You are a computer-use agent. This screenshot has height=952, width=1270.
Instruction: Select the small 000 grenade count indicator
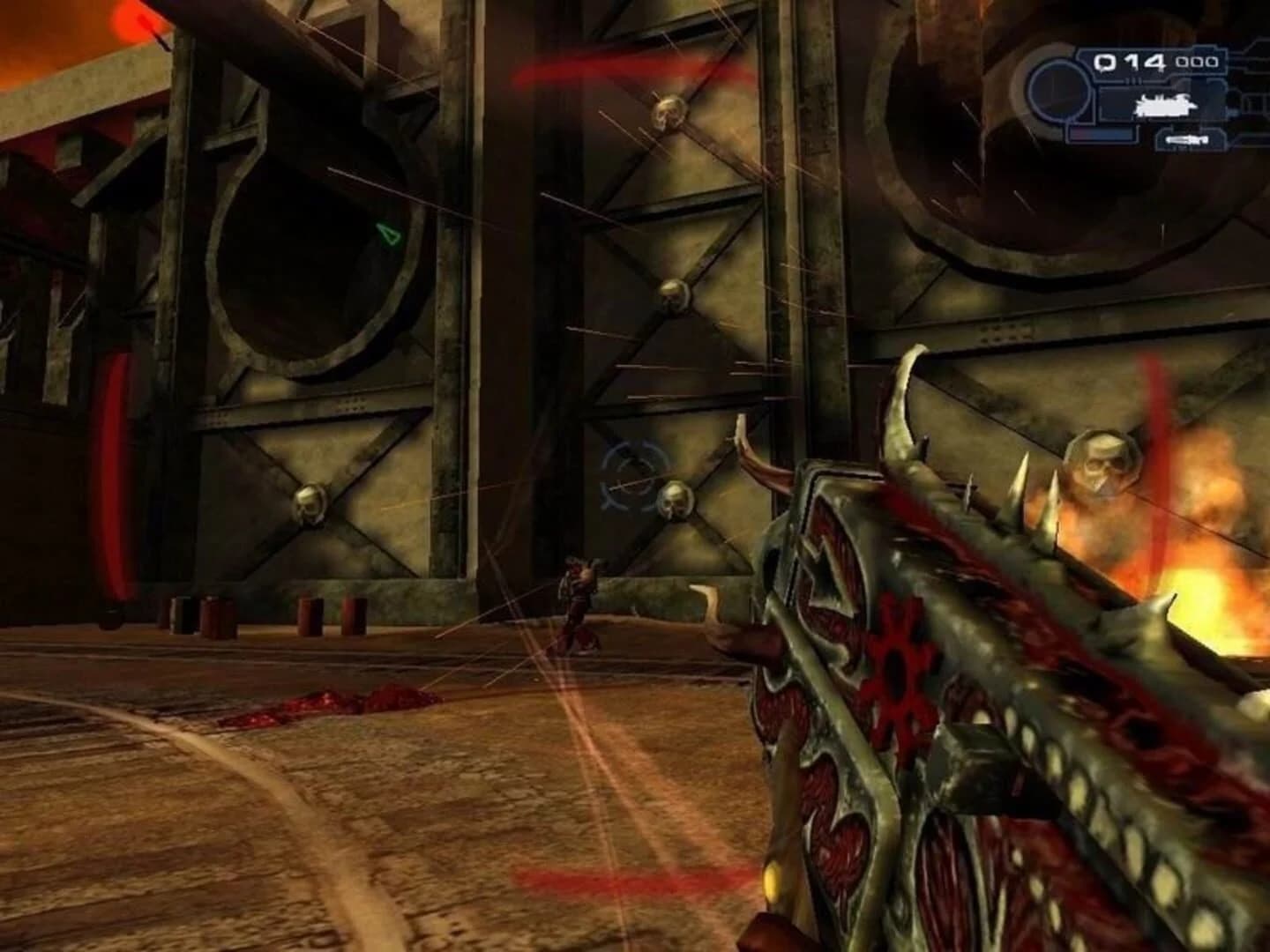click(x=1196, y=60)
